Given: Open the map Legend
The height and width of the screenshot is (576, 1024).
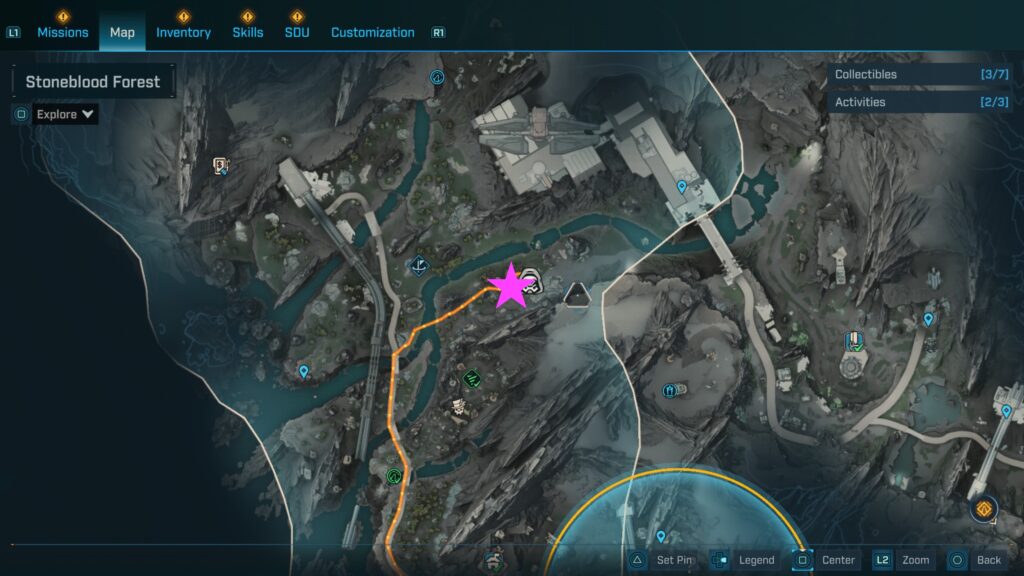Looking at the screenshot, I should (744, 560).
